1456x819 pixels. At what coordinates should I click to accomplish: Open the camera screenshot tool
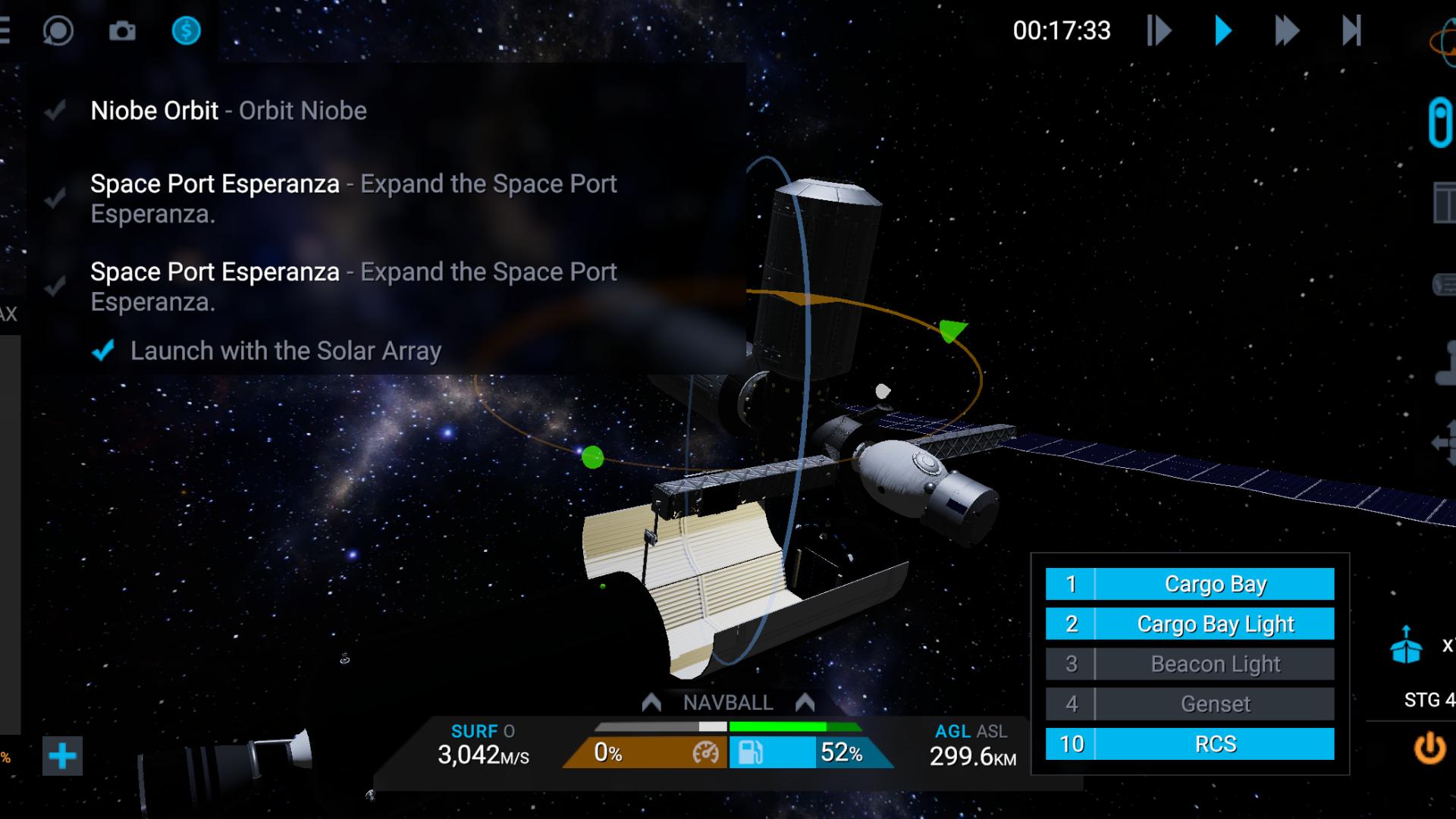(x=122, y=31)
